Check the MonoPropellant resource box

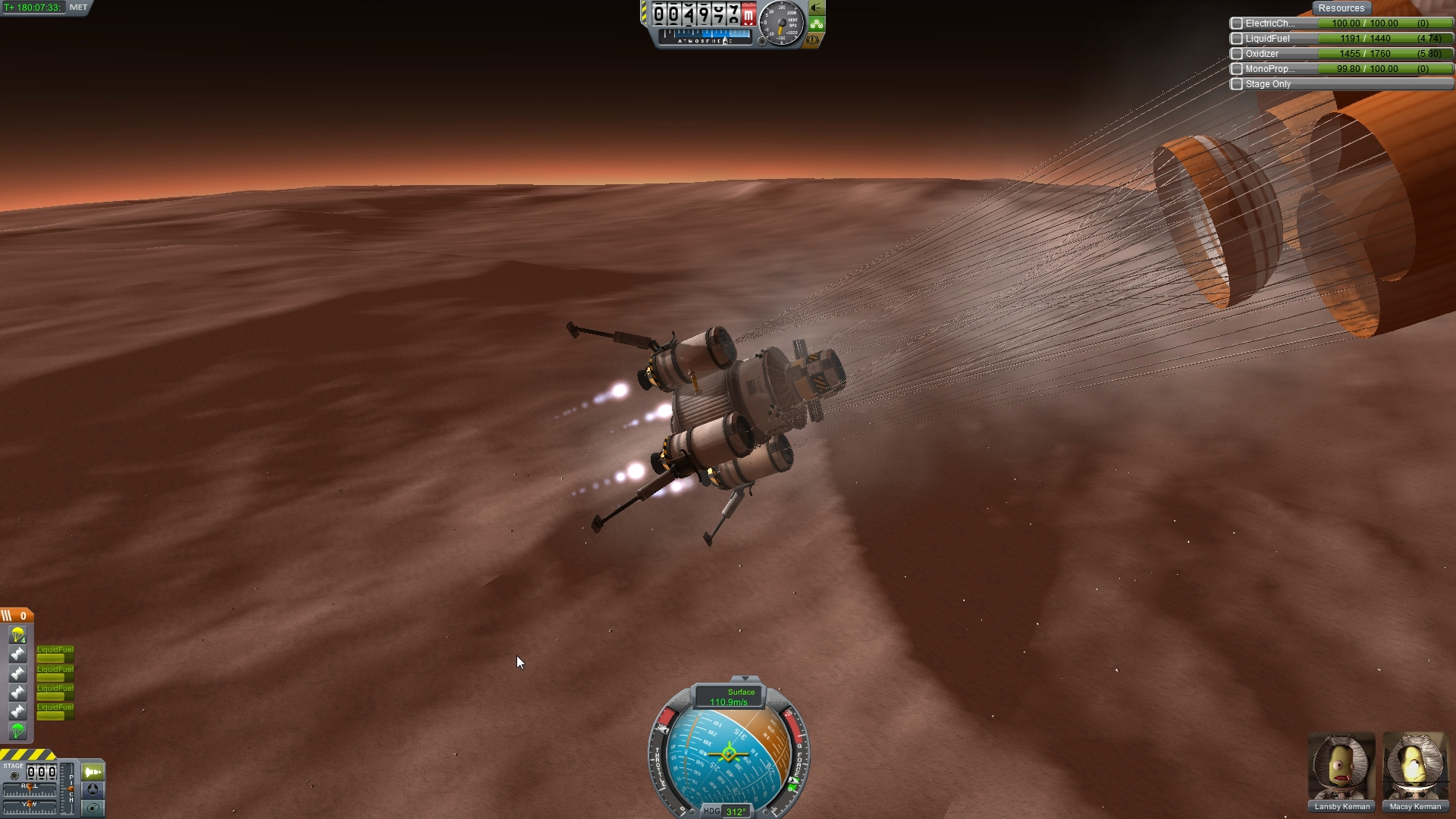point(1237,69)
